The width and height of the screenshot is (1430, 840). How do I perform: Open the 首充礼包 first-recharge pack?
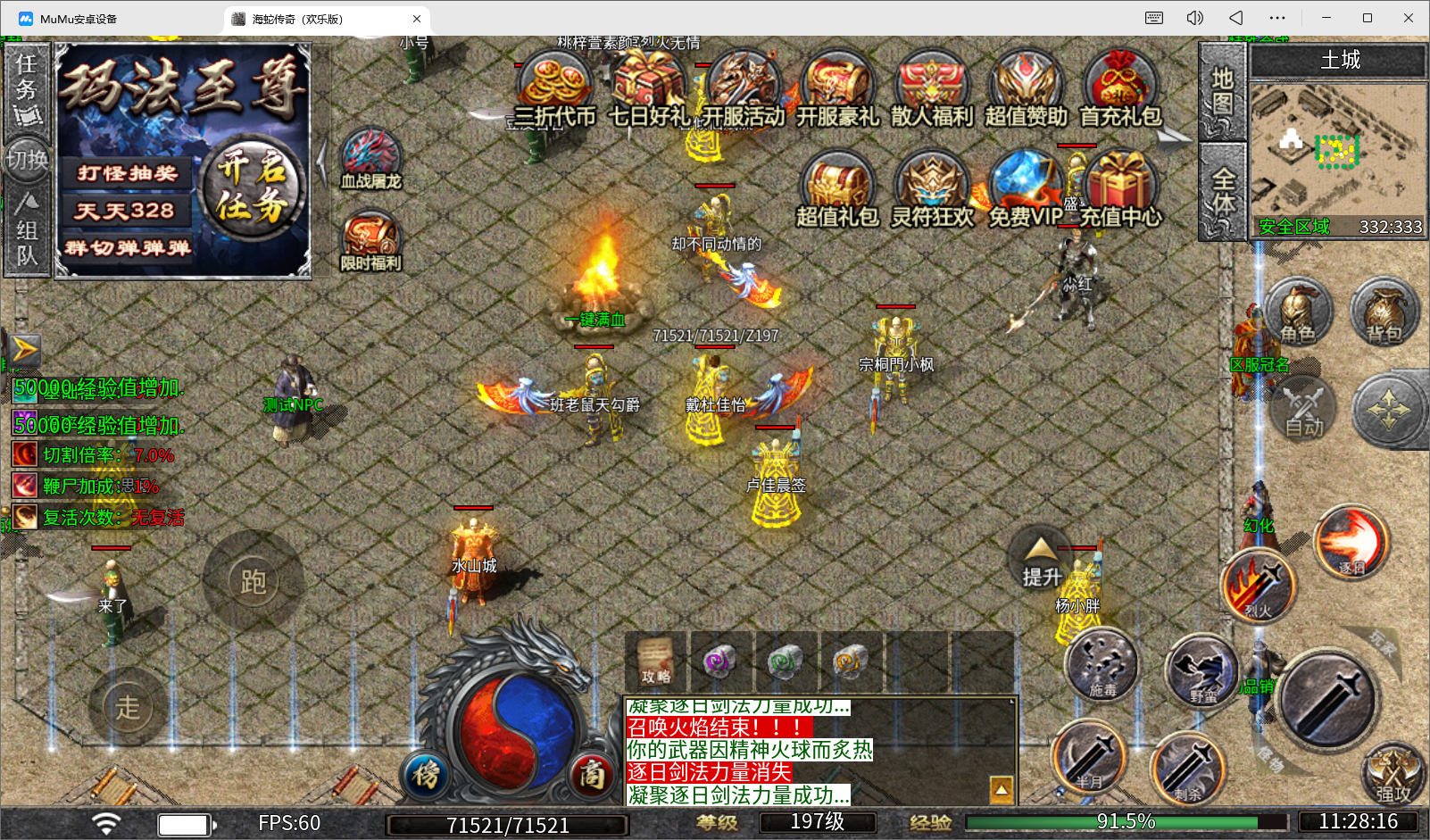pos(1120,89)
